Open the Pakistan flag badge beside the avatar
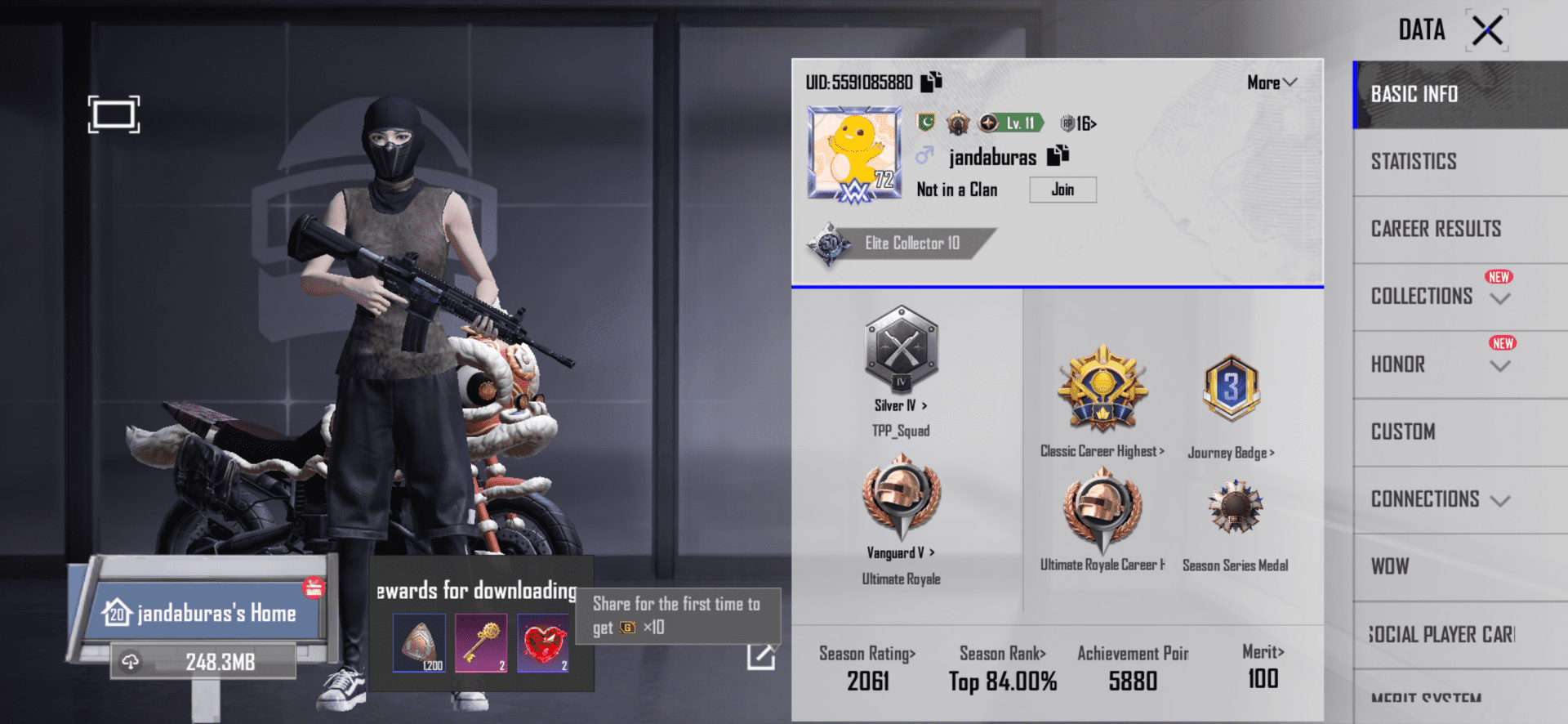 coord(926,123)
